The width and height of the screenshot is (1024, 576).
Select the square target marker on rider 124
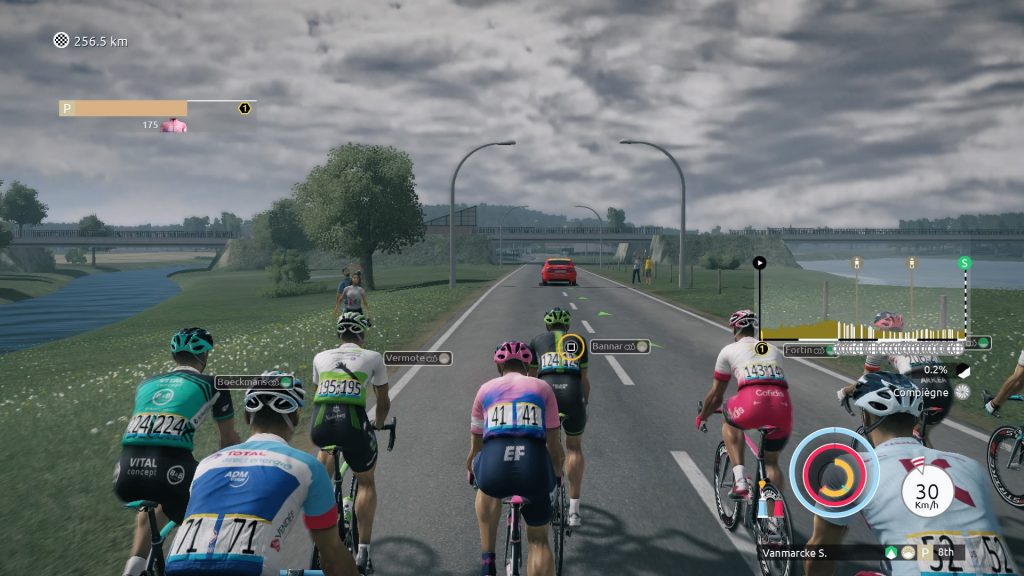pos(571,347)
